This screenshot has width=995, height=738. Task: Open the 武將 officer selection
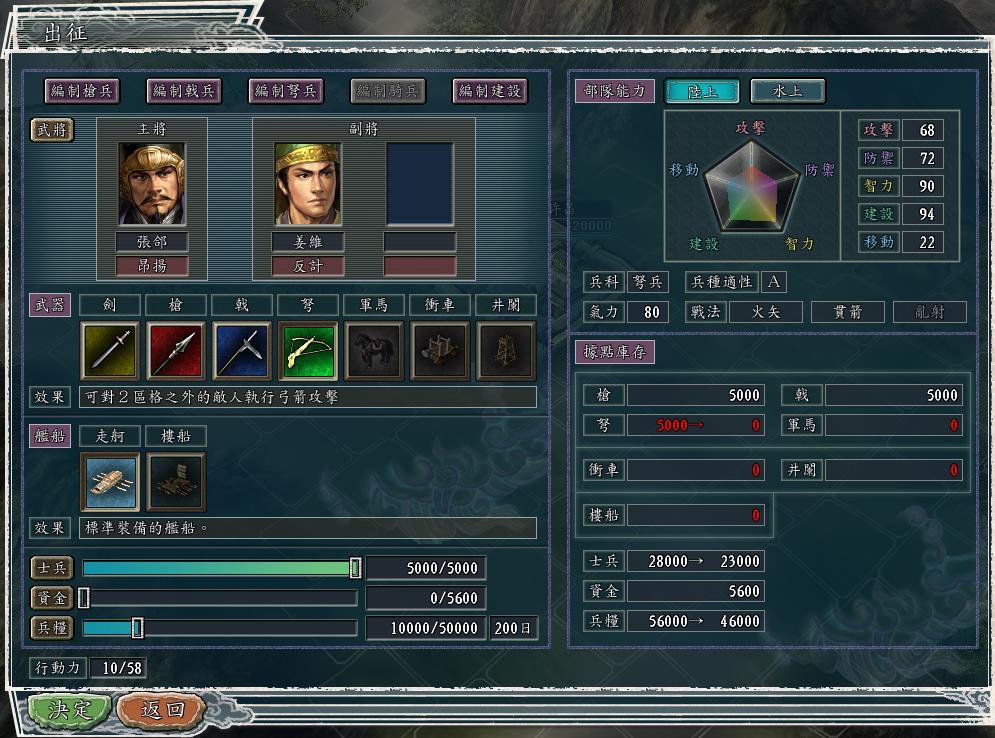click(51, 130)
